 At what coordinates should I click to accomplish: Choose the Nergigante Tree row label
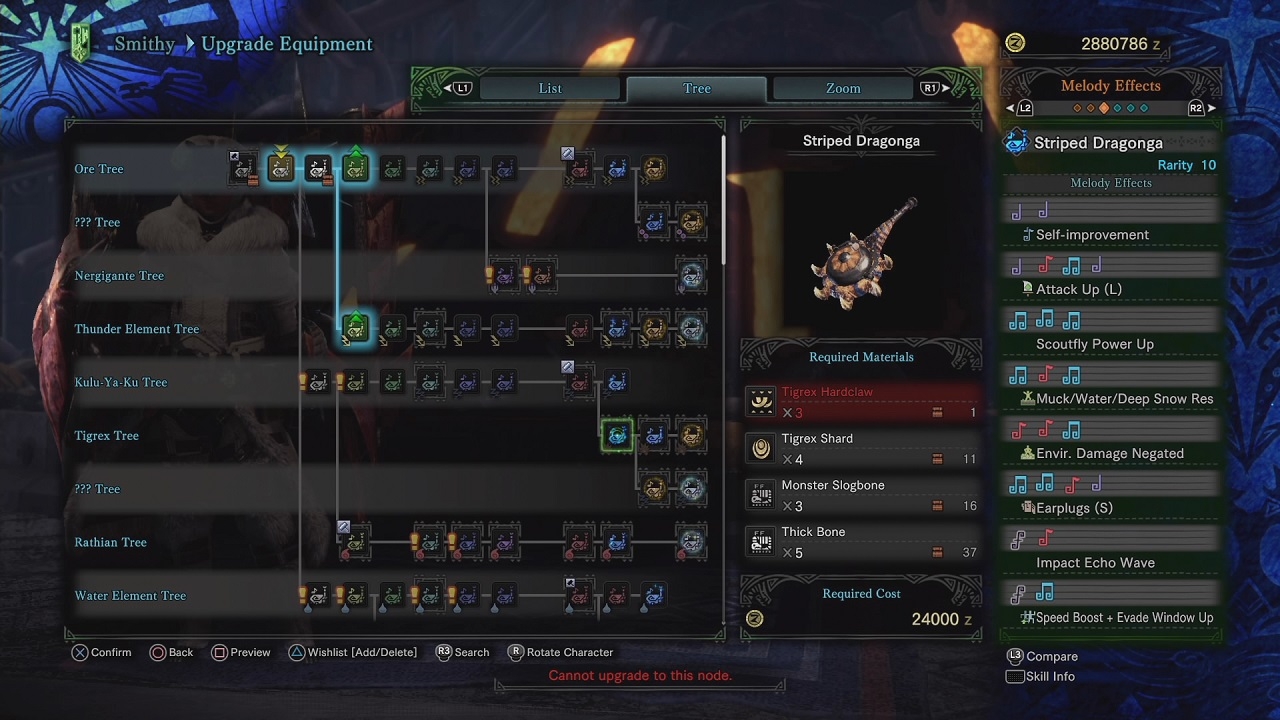click(x=119, y=276)
